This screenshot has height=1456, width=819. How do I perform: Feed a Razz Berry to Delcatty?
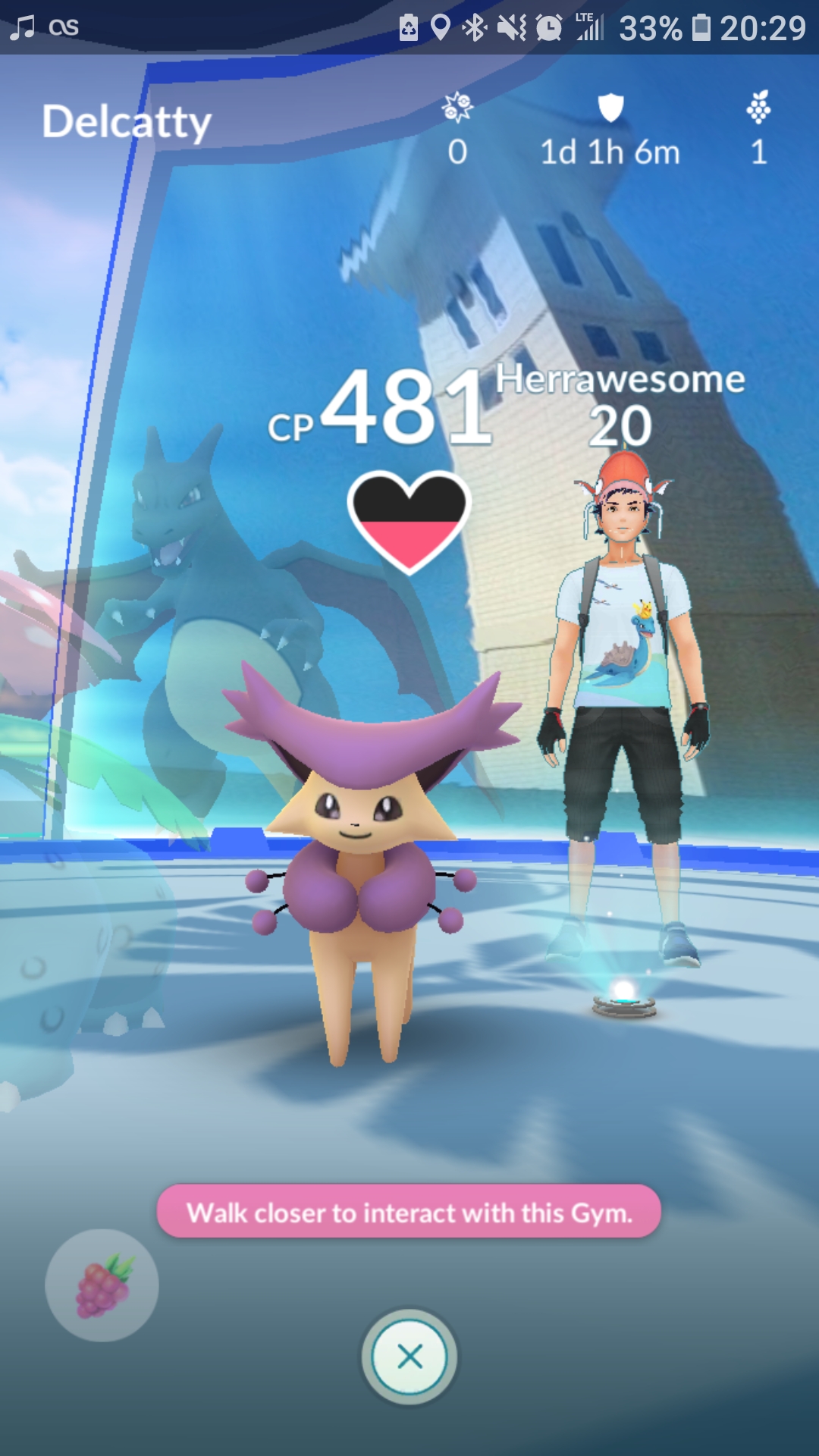coord(102,1285)
